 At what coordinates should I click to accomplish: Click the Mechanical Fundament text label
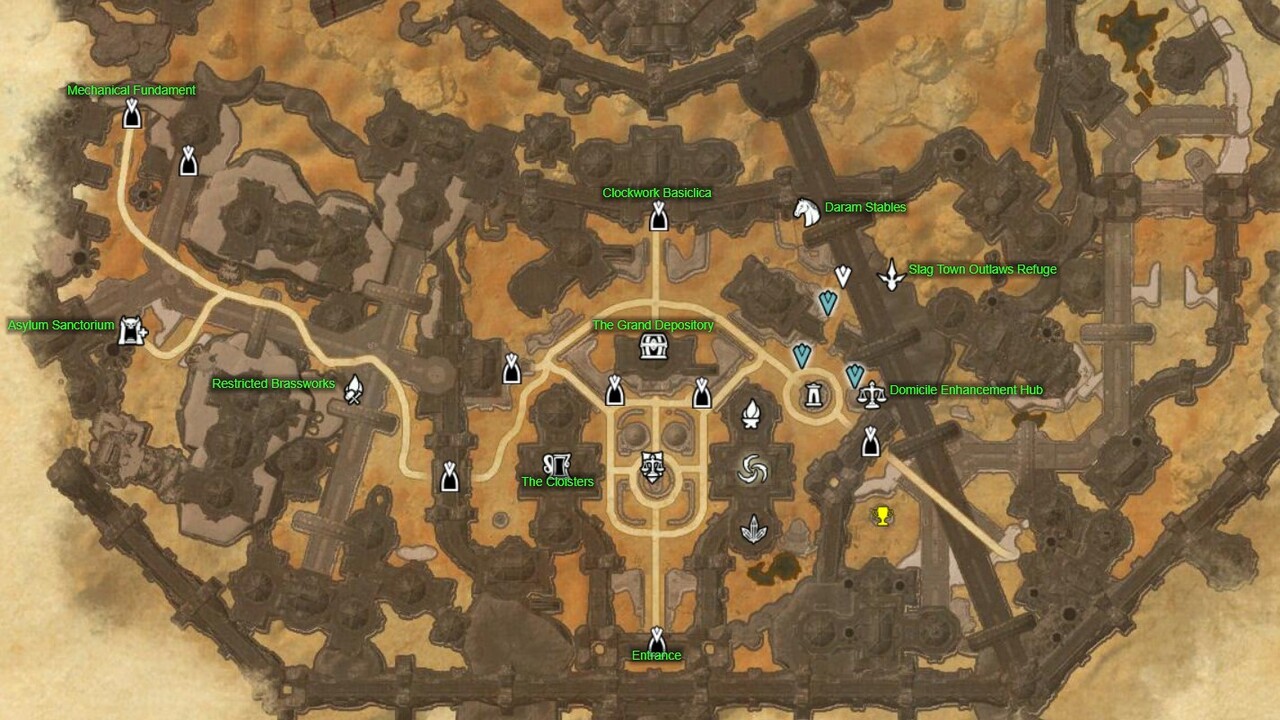pyautogui.click(x=131, y=89)
